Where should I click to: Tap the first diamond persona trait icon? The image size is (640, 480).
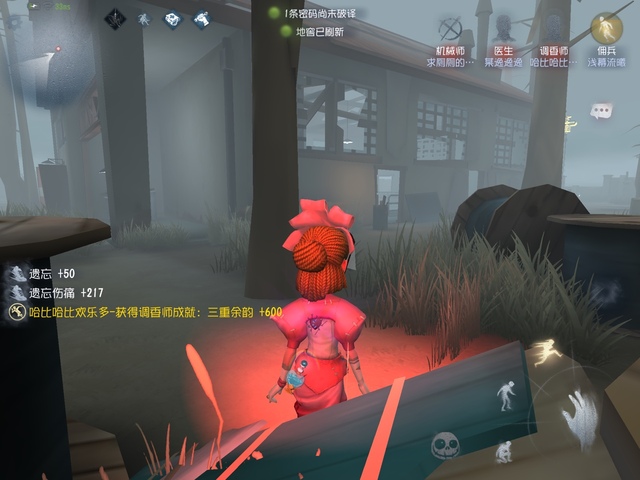pos(116,18)
